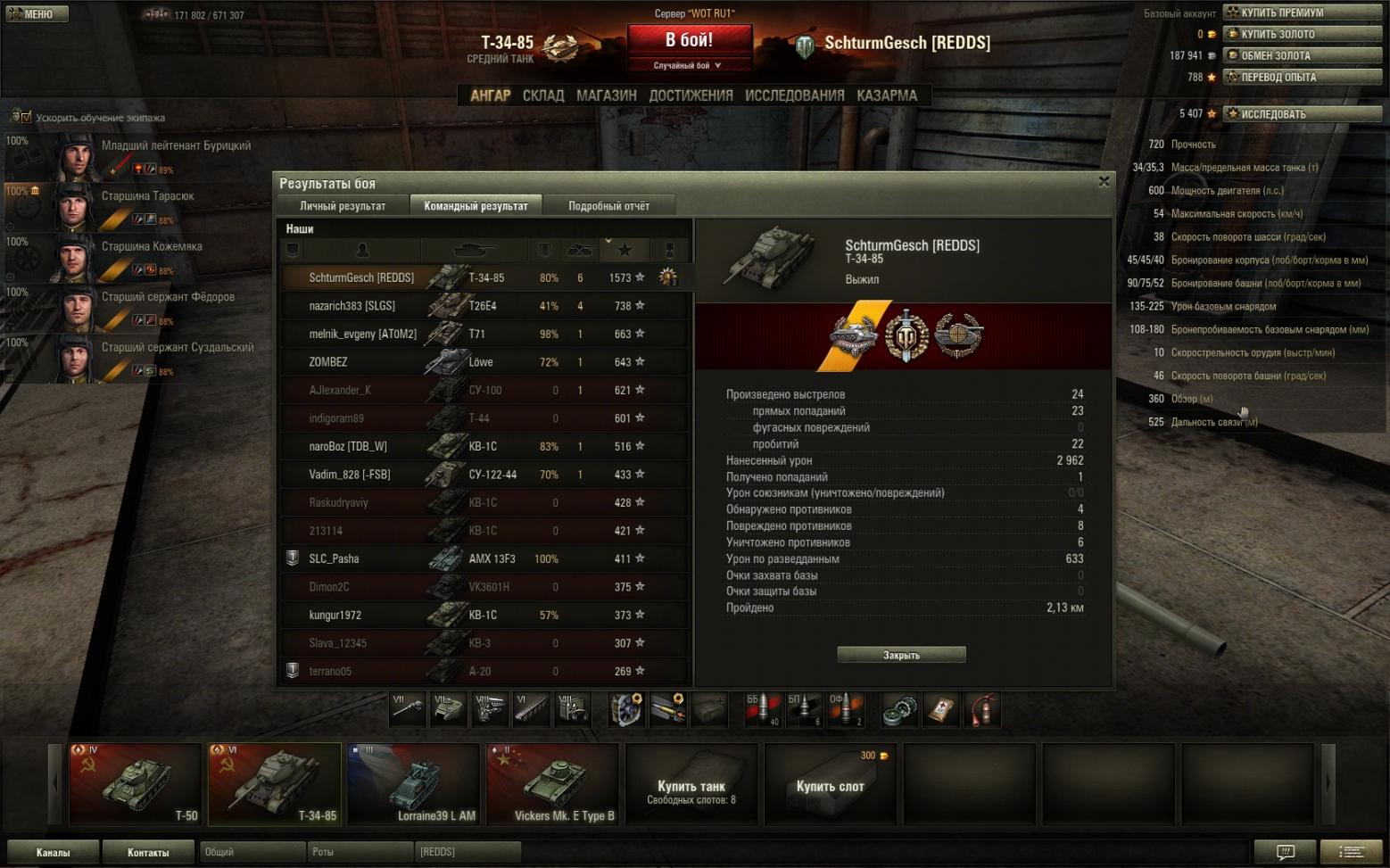Close battle results window with X
Image resolution: width=1390 pixels, height=868 pixels.
click(1104, 182)
